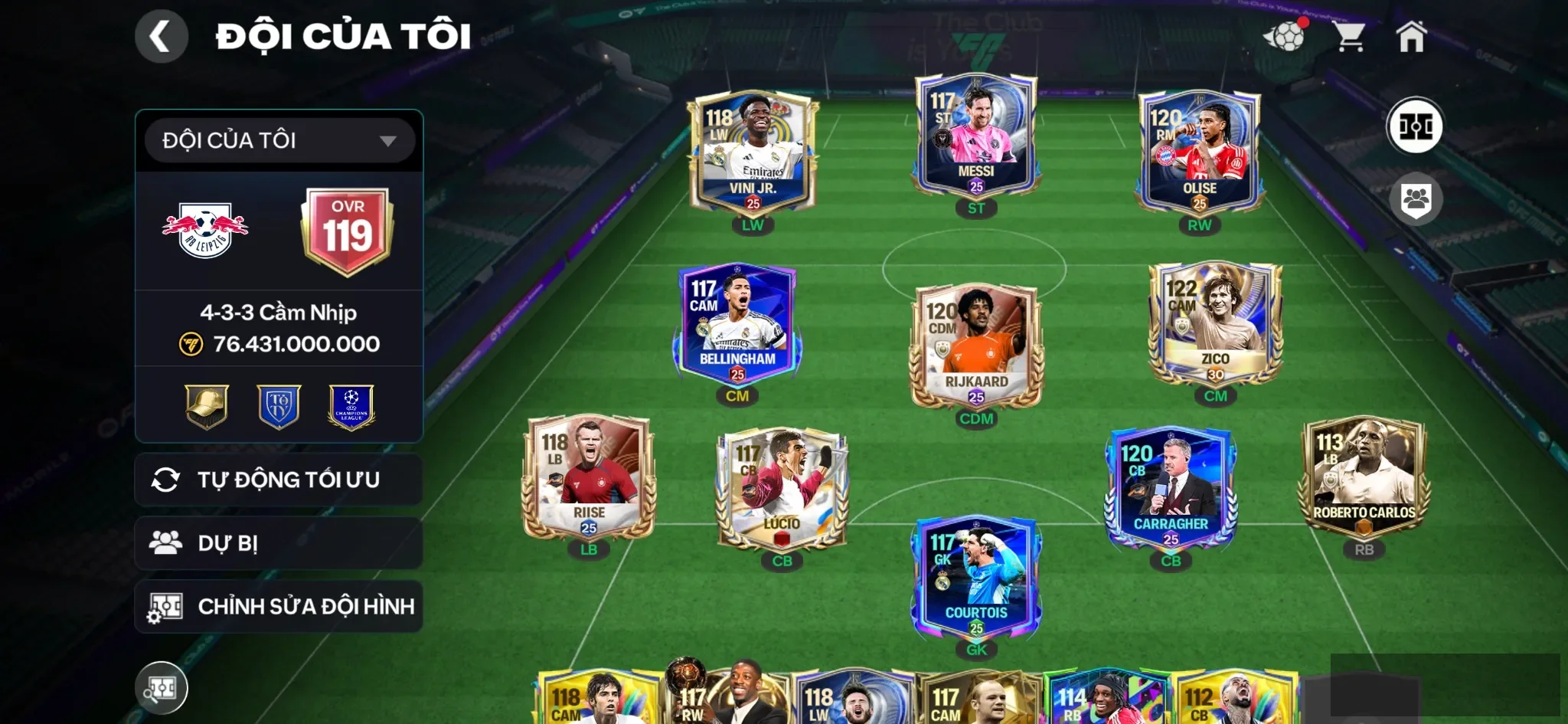The width and height of the screenshot is (1568, 724).
Task: Return to the home screen
Action: click(1411, 36)
